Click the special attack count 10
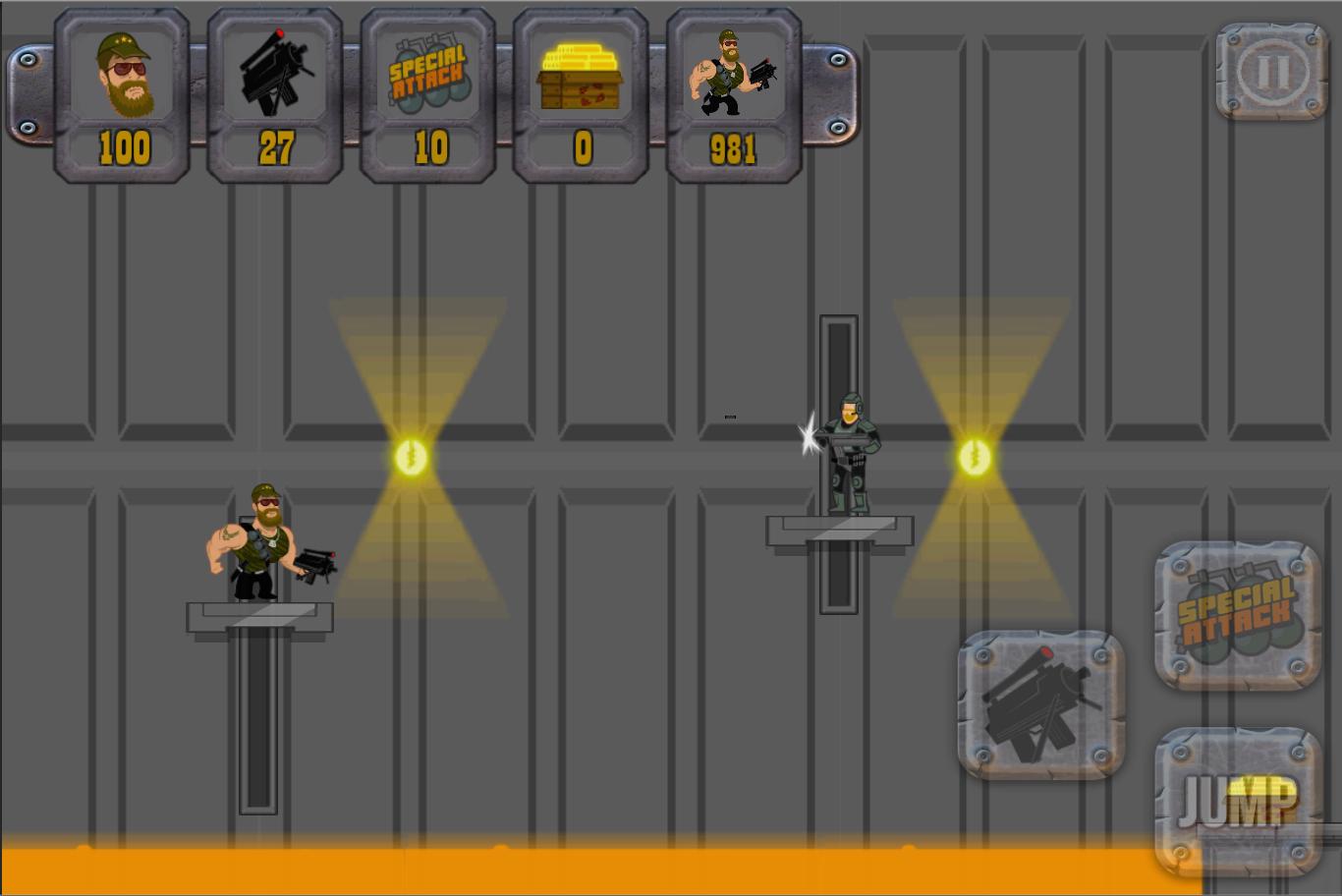Image resolution: width=1342 pixels, height=896 pixels. (x=426, y=149)
